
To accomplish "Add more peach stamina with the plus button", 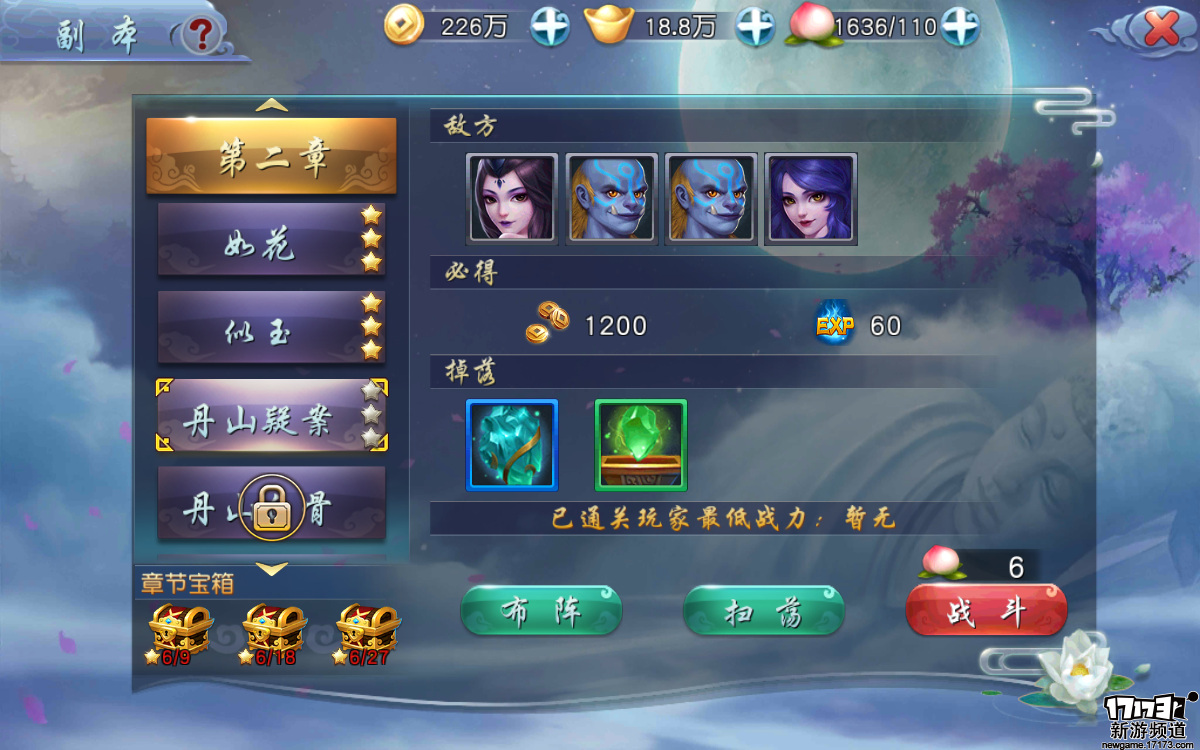I will [959, 26].
